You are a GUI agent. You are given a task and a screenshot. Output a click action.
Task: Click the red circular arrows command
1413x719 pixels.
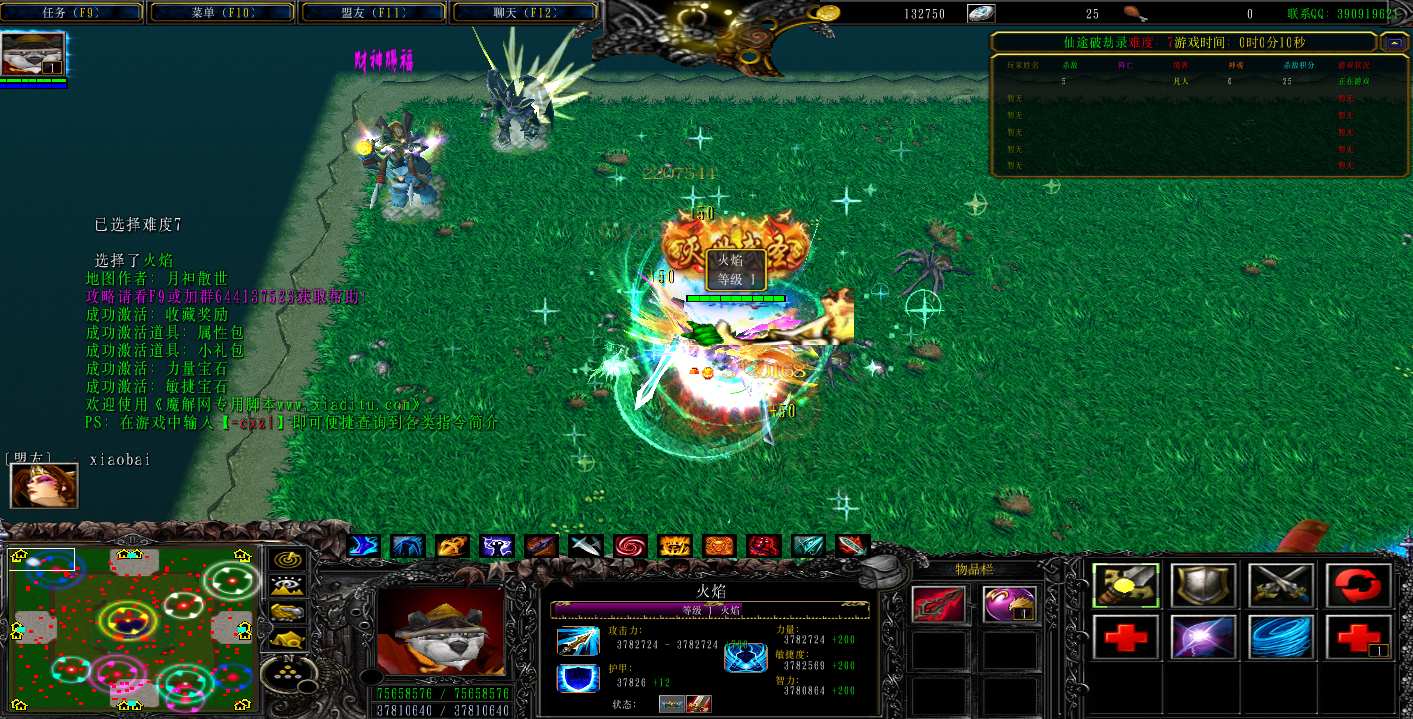pos(1359,585)
